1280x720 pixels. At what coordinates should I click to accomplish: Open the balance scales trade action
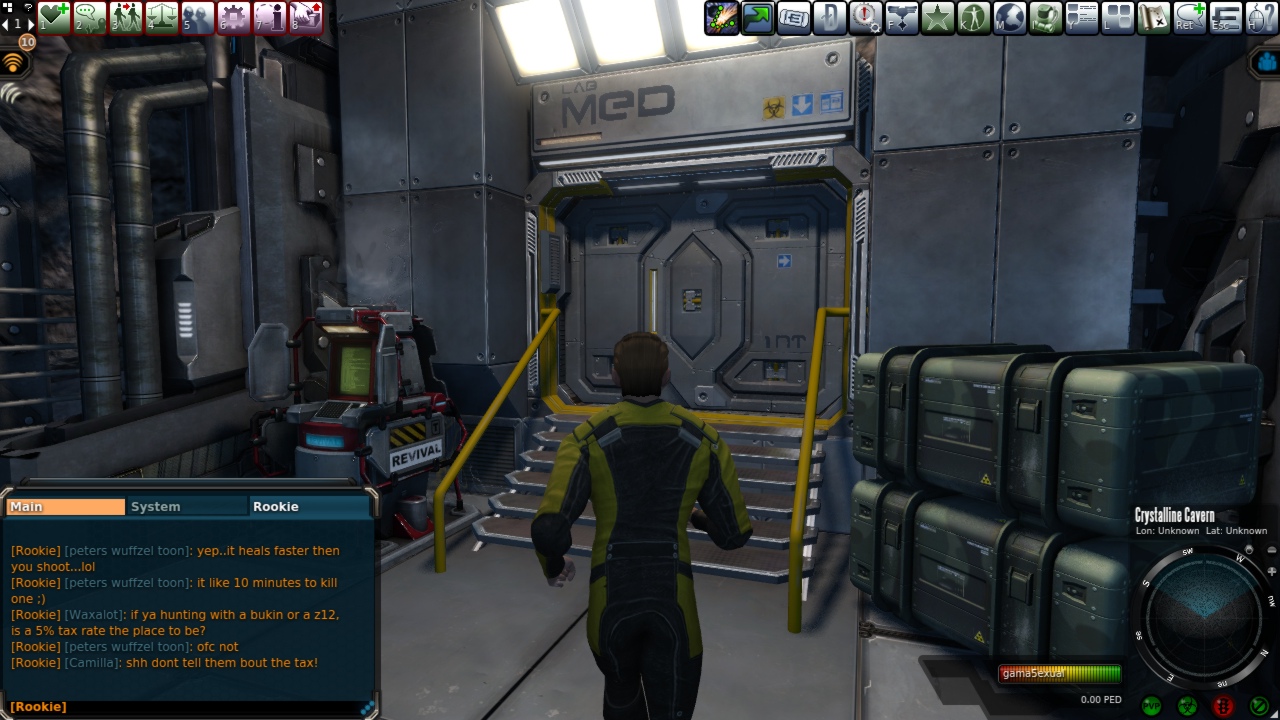(x=162, y=17)
